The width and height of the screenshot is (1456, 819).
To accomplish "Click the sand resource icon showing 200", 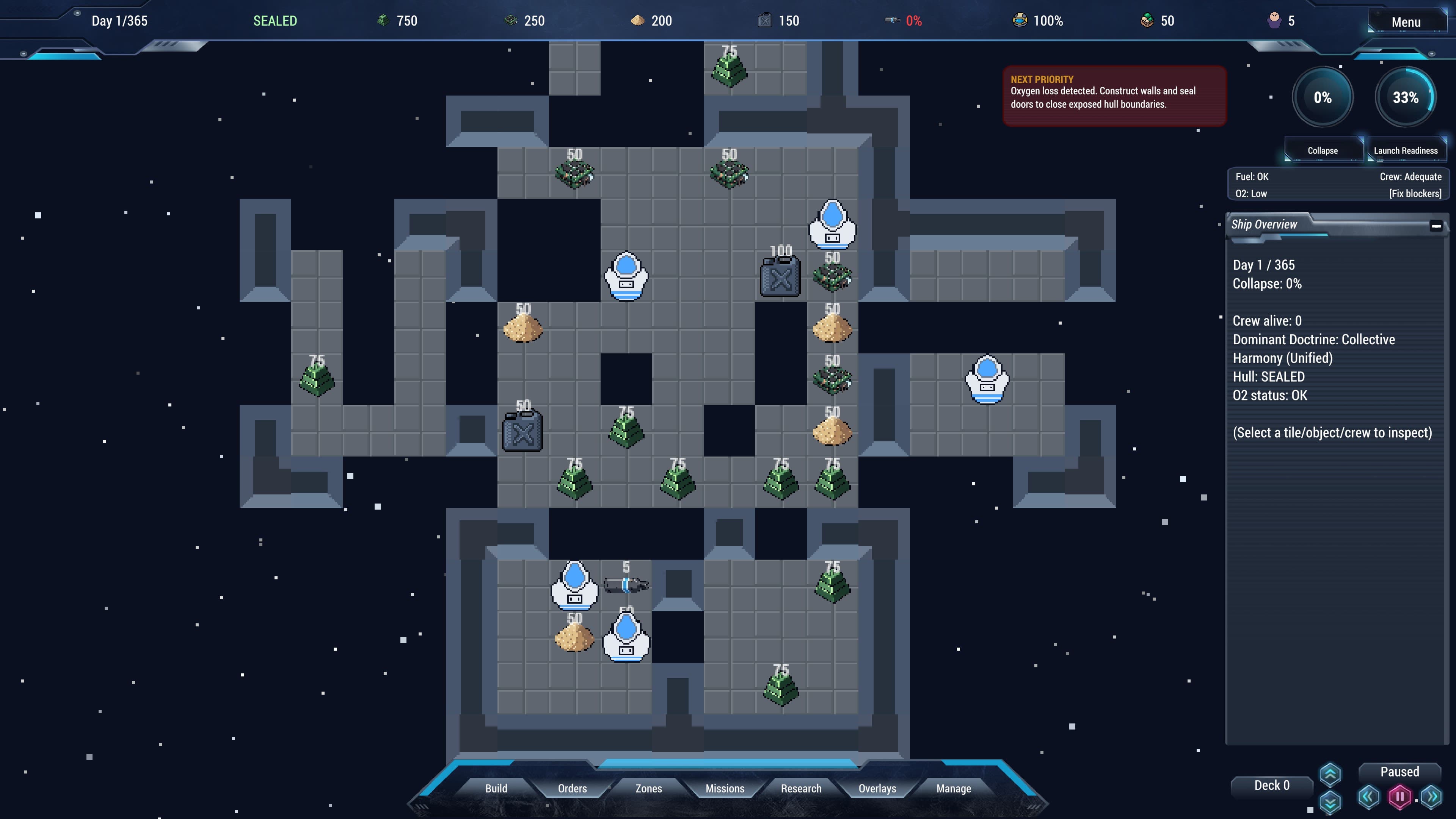I will click(639, 21).
